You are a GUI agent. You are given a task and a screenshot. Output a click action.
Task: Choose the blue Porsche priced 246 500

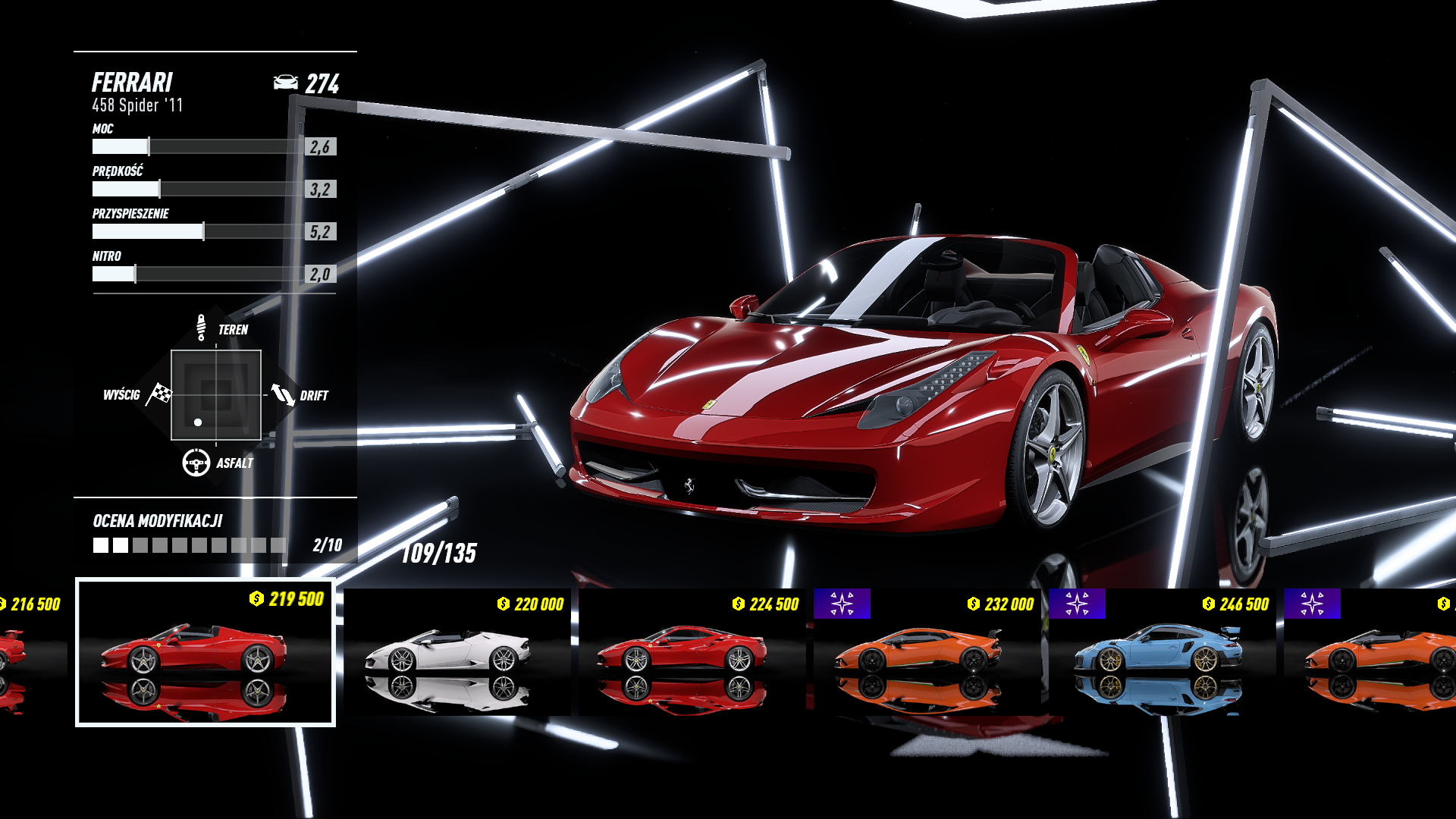(x=1162, y=652)
